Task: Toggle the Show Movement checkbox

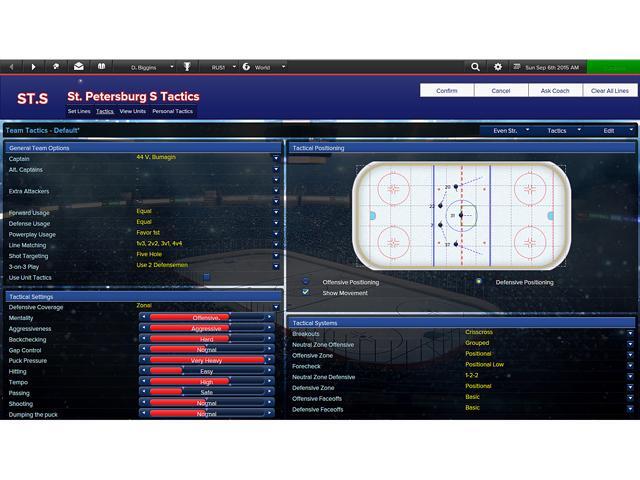Action: (306, 293)
